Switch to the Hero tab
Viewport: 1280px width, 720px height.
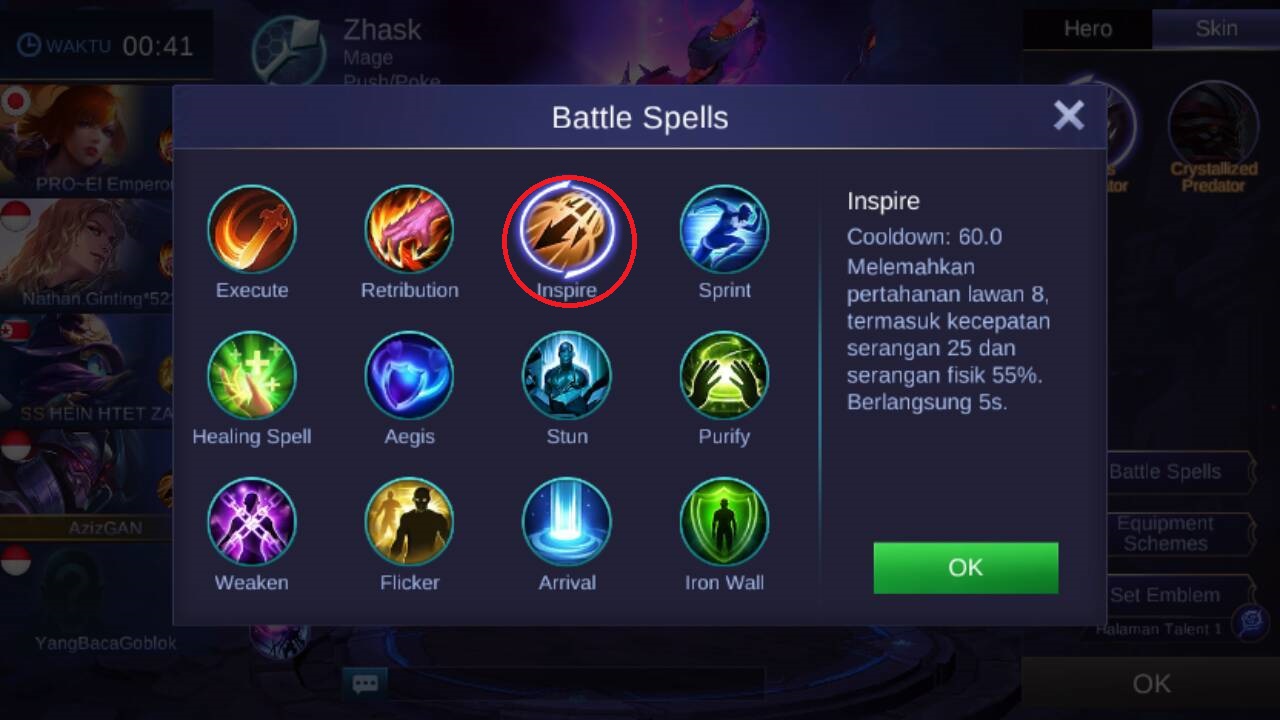(x=1087, y=29)
